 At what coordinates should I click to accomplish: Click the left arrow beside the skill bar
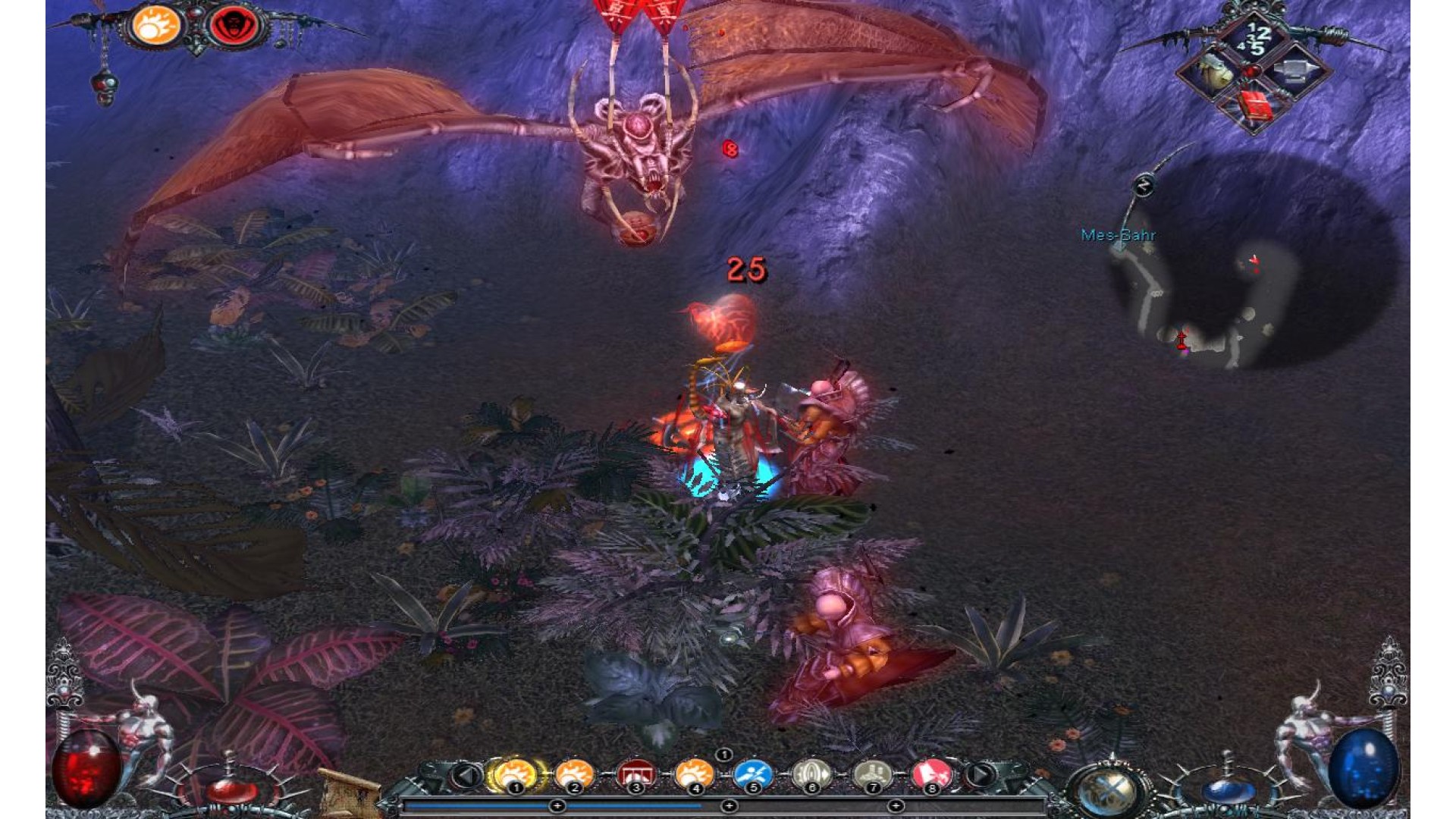click(x=466, y=775)
